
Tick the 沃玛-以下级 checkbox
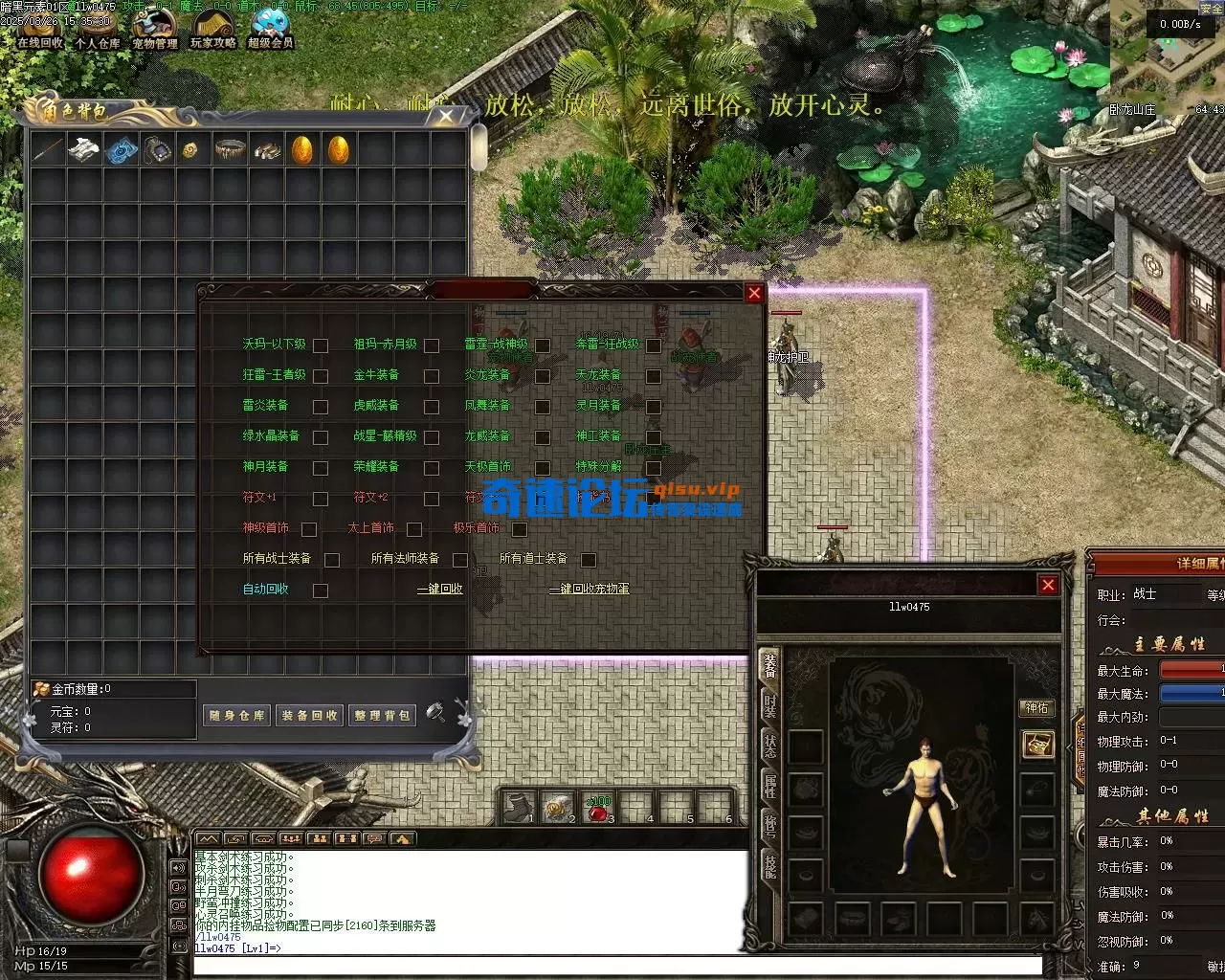coord(321,345)
